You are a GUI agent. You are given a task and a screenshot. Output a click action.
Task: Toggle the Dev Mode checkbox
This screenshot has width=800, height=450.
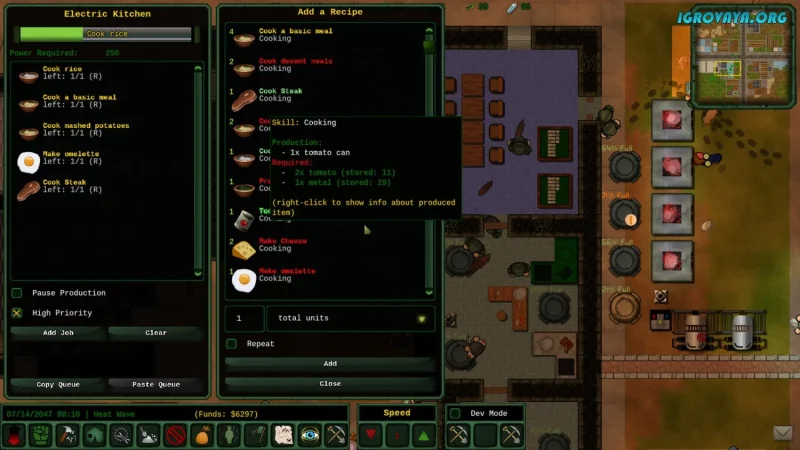[x=455, y=413]
